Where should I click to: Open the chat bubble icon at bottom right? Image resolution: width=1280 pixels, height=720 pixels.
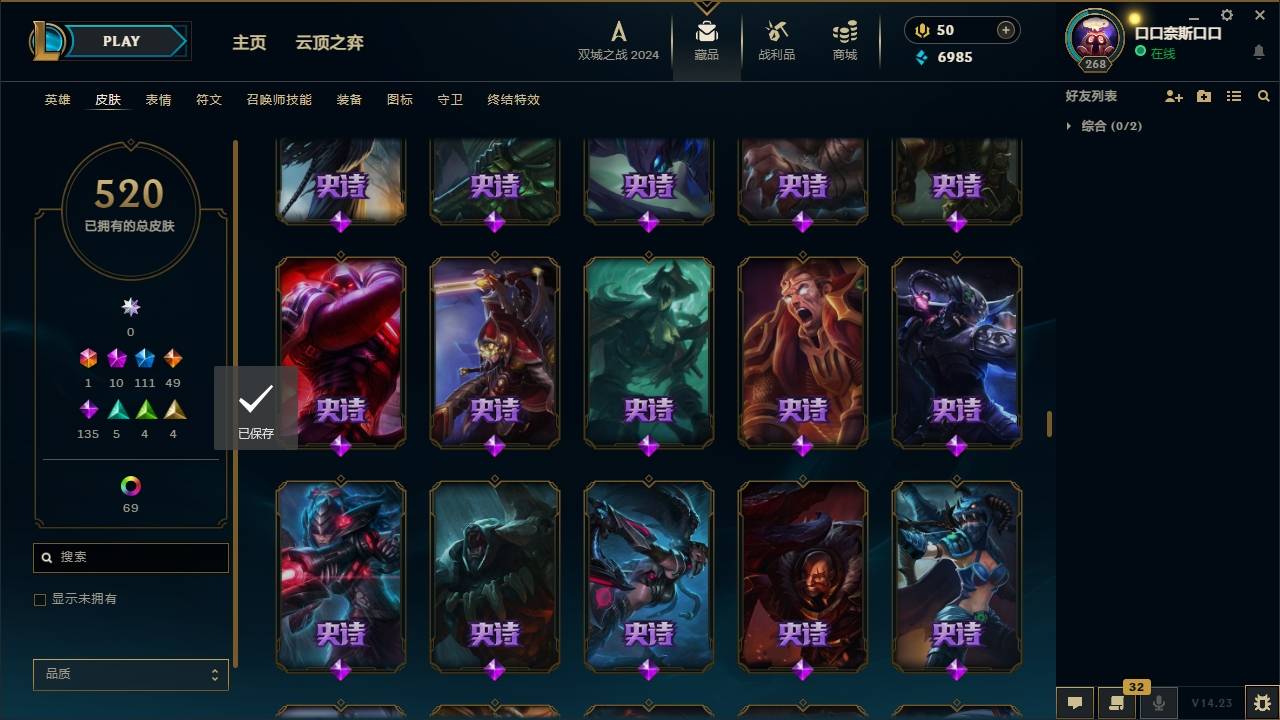pyautogui.click(x=1075, y=703)
